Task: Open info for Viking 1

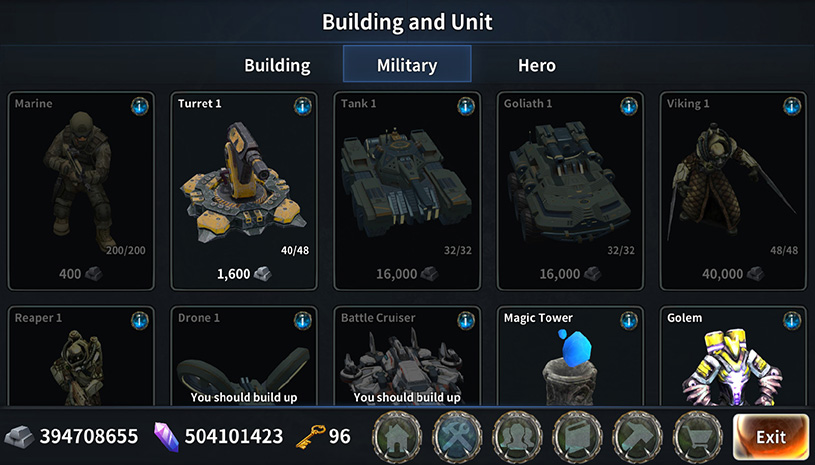Action: (x=791, y=106)
